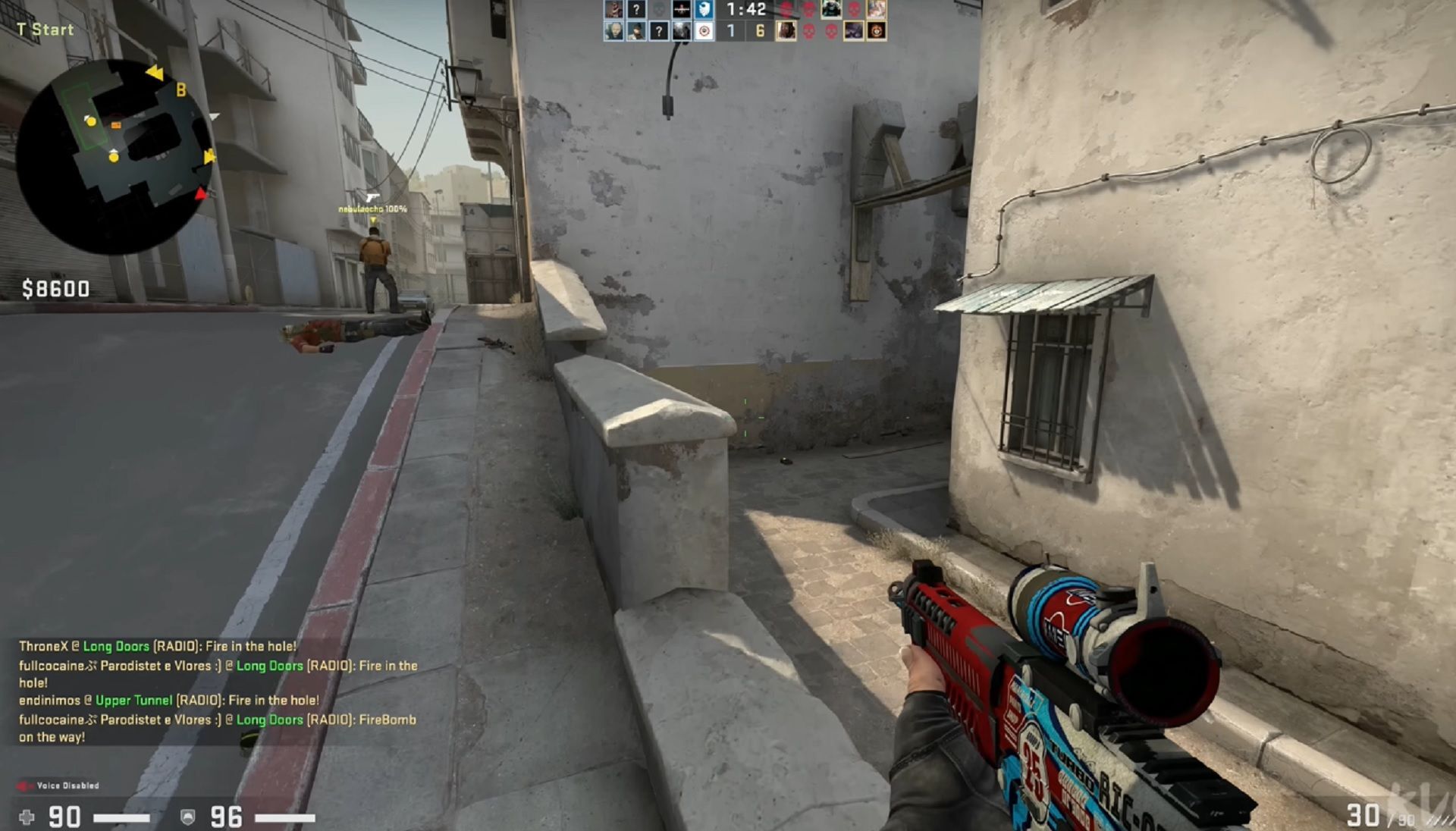
Task: Select the red enemy triangle on radar
Action: [x=200, y=194]
